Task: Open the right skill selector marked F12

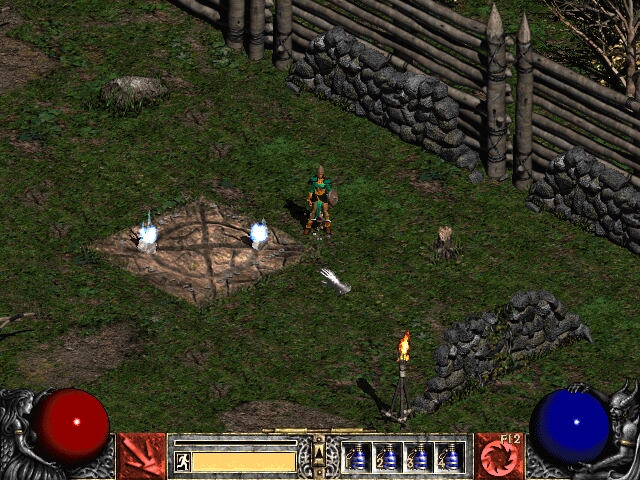Action: [x=497, y=456]
